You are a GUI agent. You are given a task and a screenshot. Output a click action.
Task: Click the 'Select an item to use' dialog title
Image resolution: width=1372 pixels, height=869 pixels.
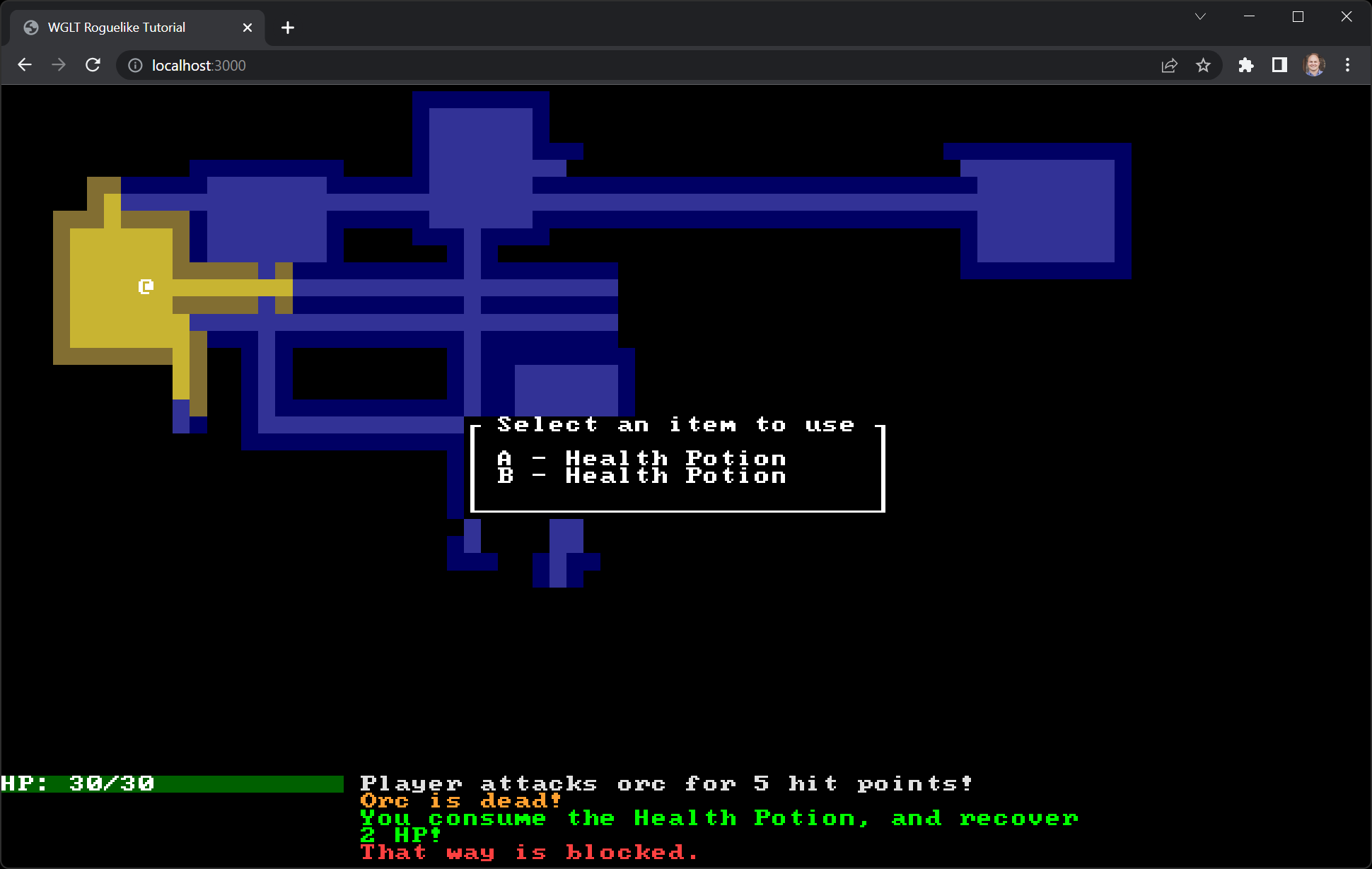pyautogui.click(x=675, y=424)
